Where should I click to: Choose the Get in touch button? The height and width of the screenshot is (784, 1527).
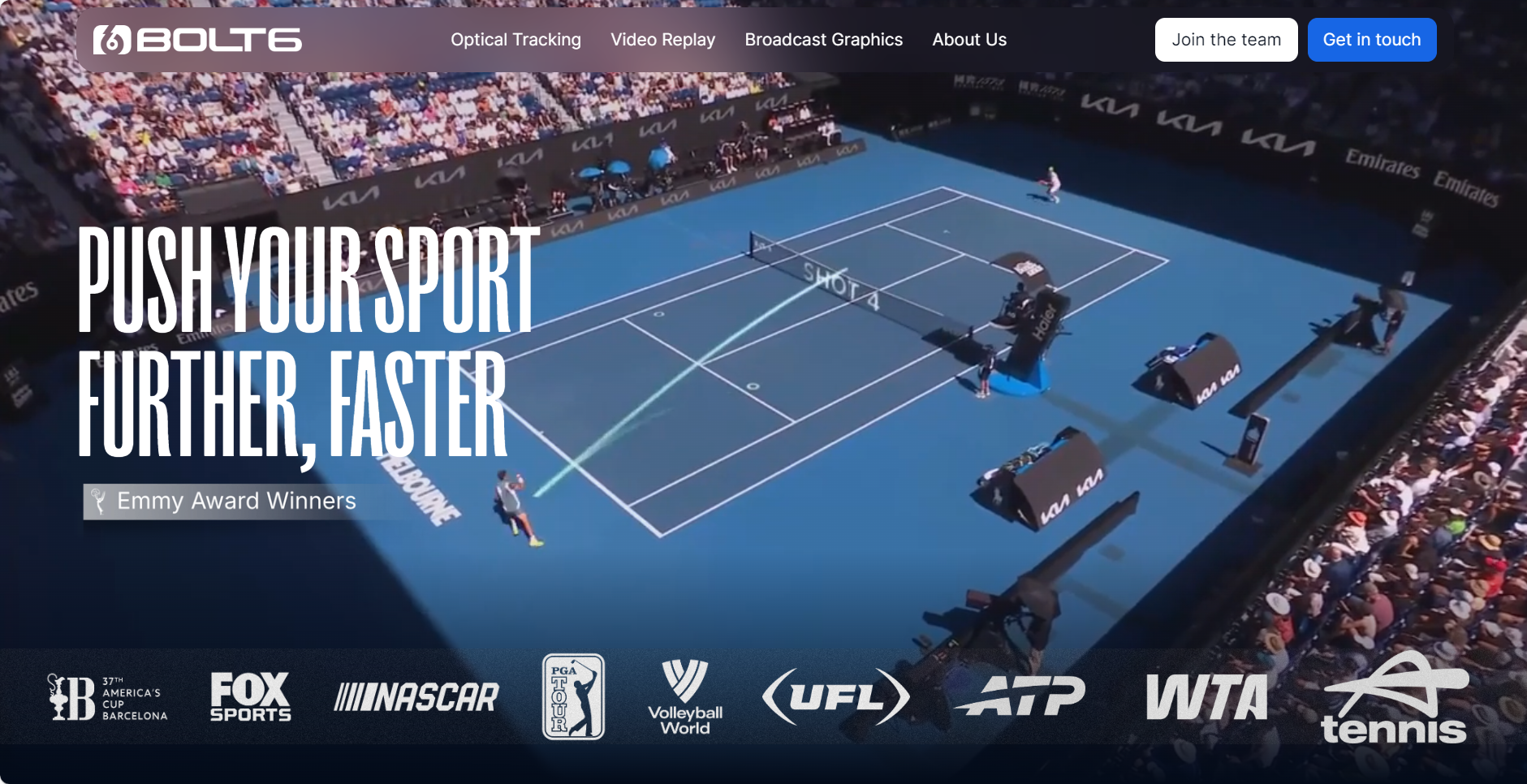[x=1371, y=40]
